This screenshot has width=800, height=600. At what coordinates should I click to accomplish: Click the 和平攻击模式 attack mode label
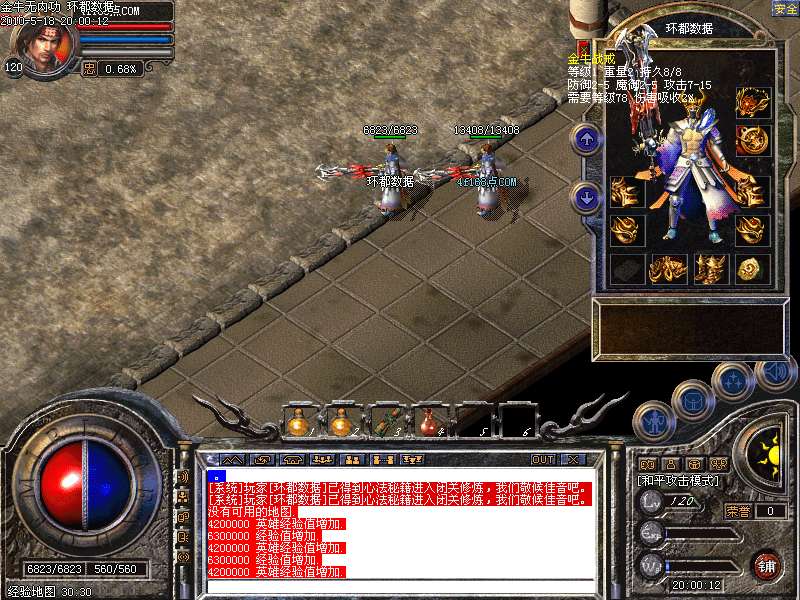pos(678,481)
